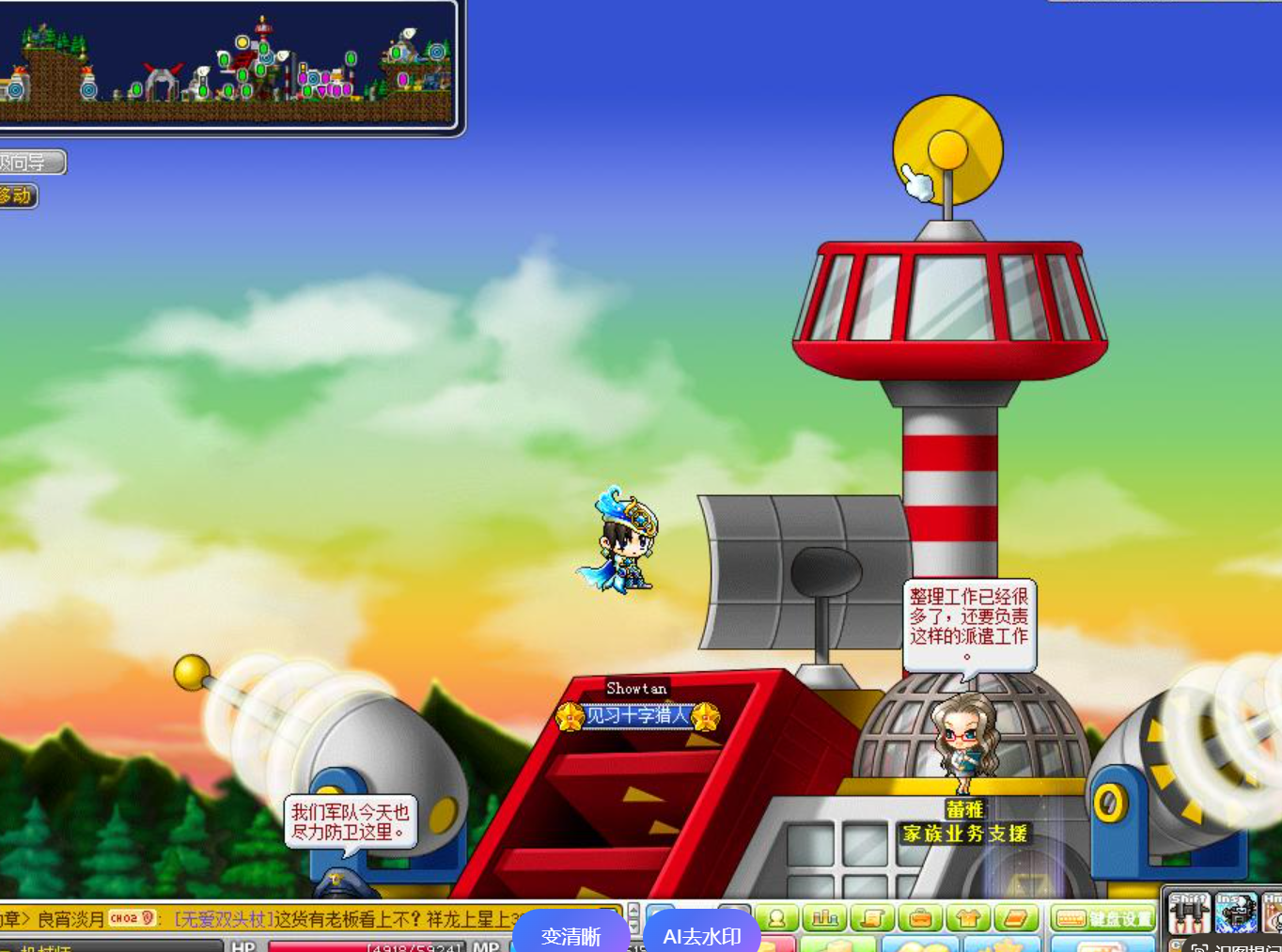The height and width of the screenshot is (952, 1282).
Task: Click the chat message bar
Action: click(310, 918)
